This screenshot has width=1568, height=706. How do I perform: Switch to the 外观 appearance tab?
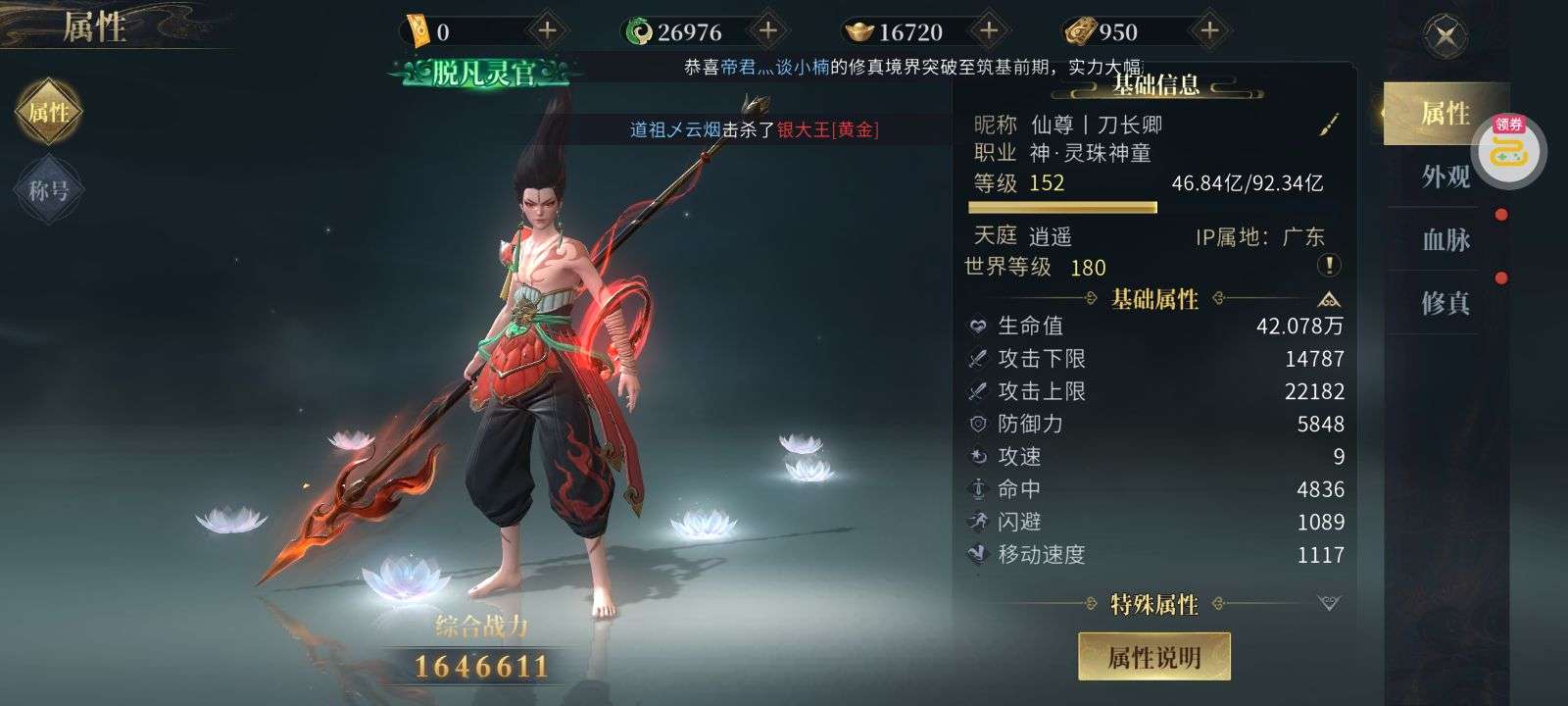1445,176
